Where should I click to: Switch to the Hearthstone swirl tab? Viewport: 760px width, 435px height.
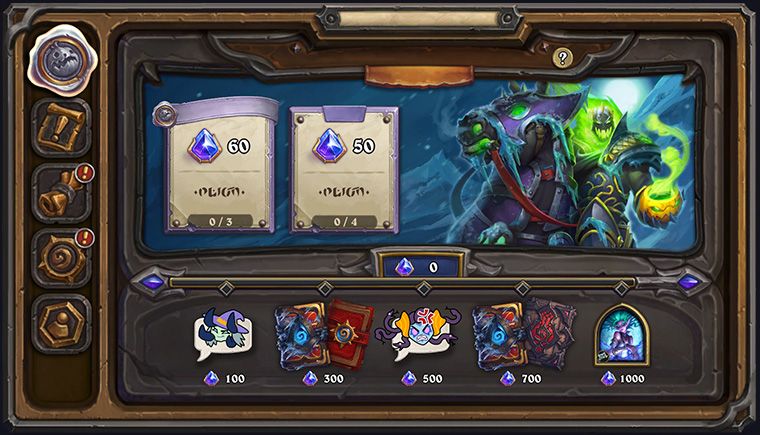(x=61, y=257)
